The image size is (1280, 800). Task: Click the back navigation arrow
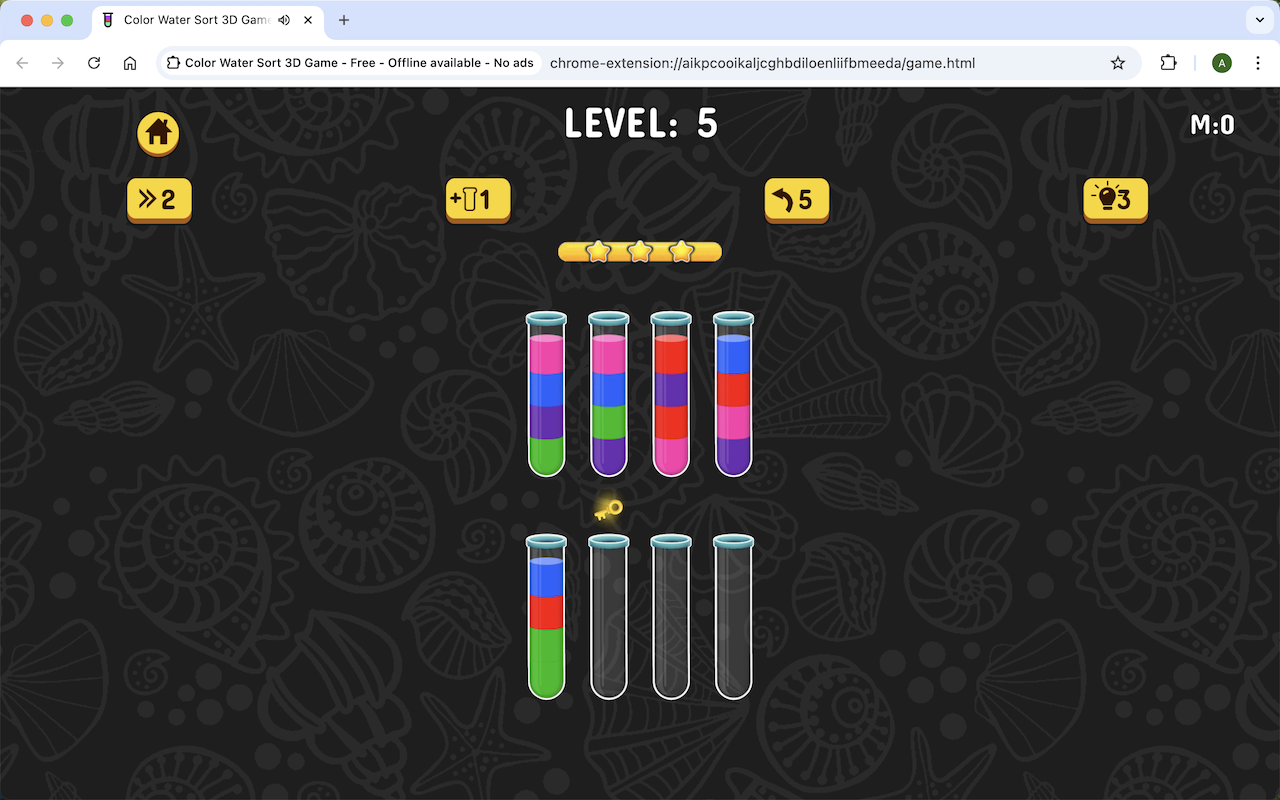[22, 62]
